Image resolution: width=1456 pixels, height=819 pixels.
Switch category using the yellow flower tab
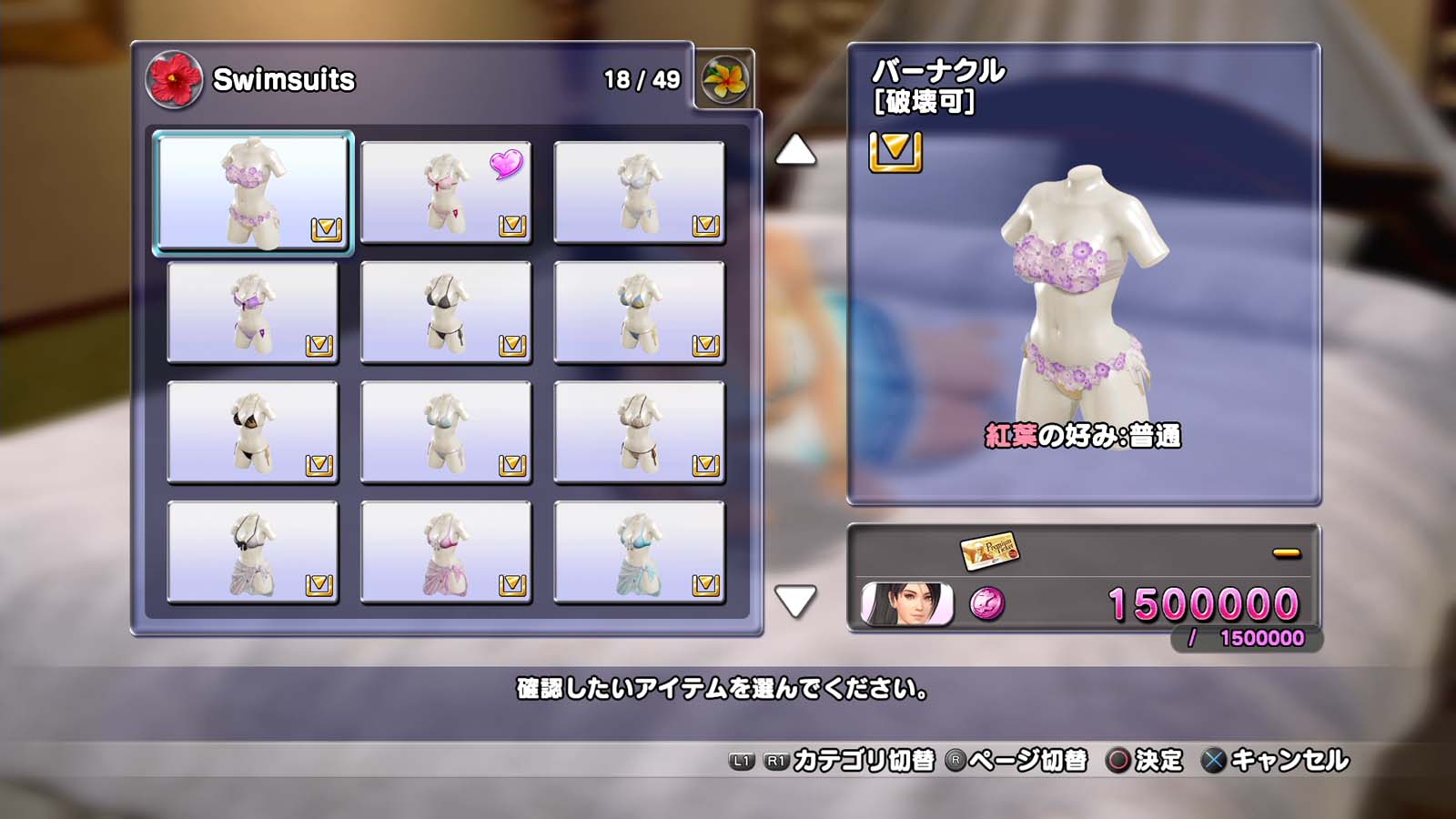point(724,79)
